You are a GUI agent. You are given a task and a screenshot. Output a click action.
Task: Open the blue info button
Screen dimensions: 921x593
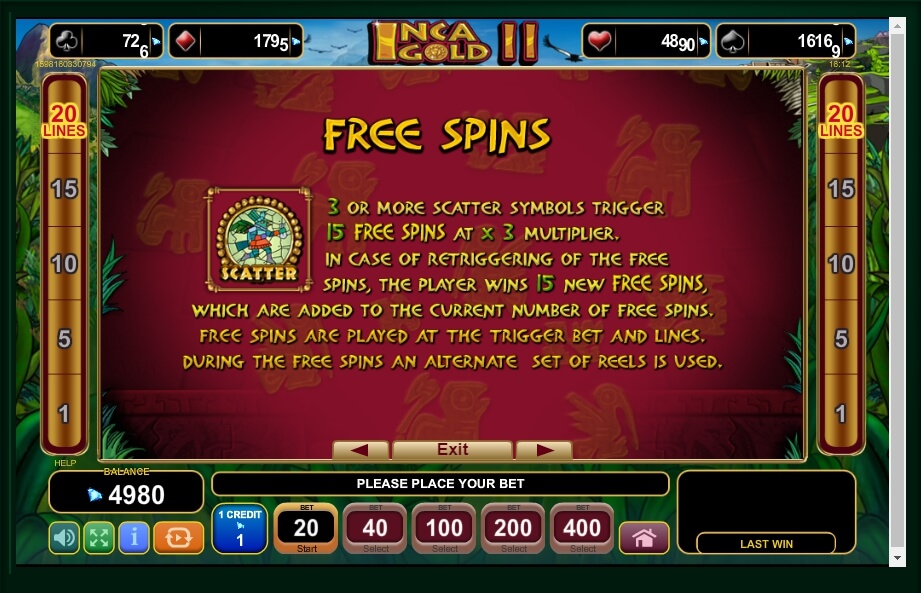click(133, 538)
